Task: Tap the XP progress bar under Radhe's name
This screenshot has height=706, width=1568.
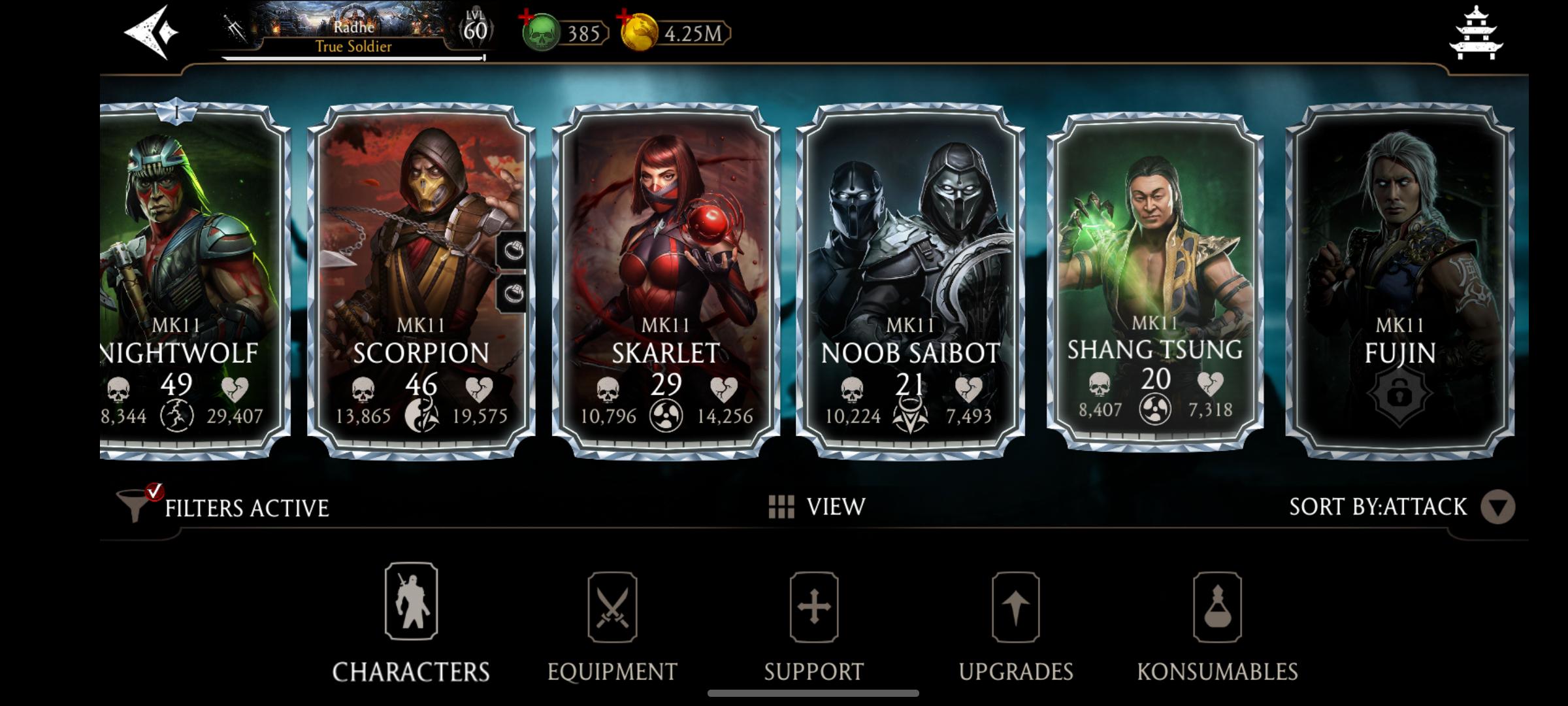Action: [355, 58]
